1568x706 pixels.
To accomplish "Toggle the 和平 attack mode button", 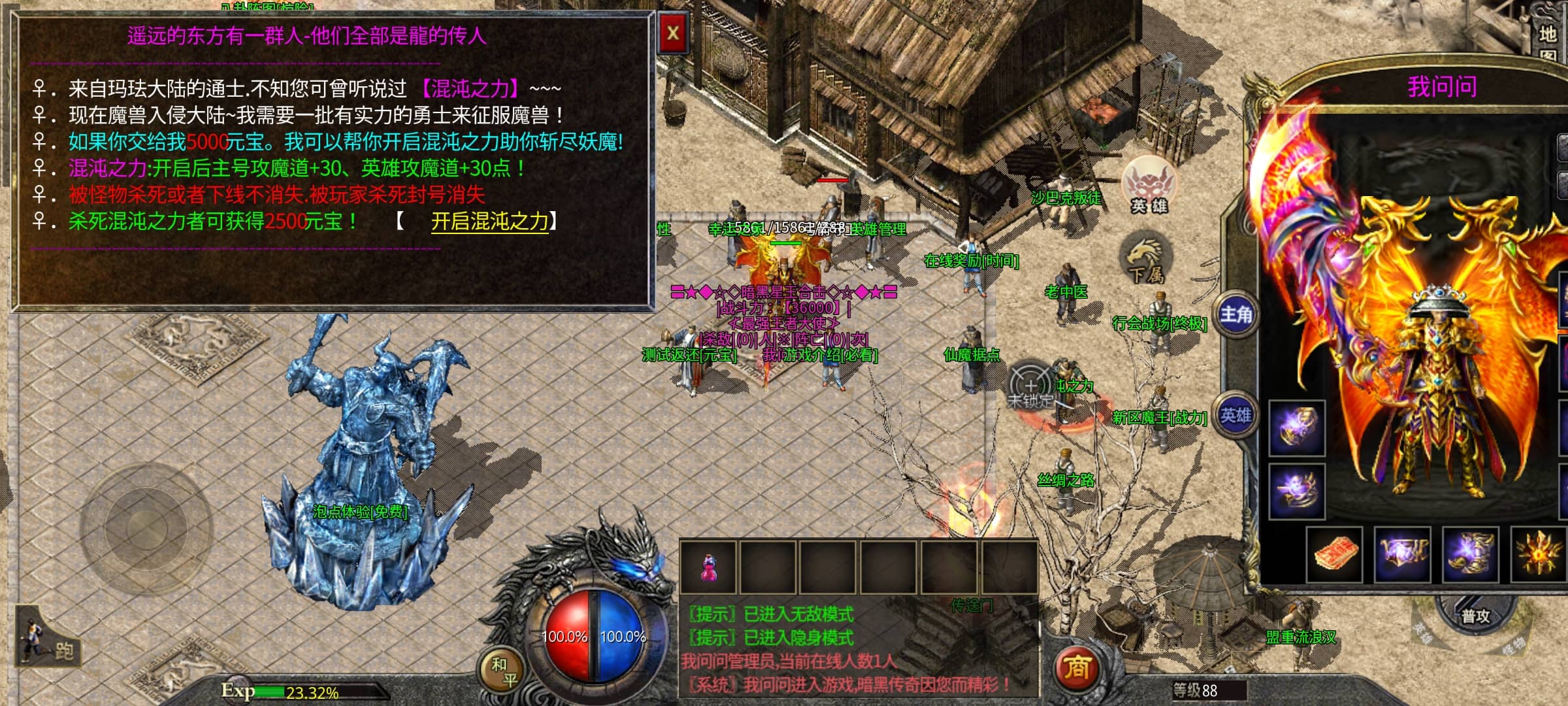I will (503, 671).
